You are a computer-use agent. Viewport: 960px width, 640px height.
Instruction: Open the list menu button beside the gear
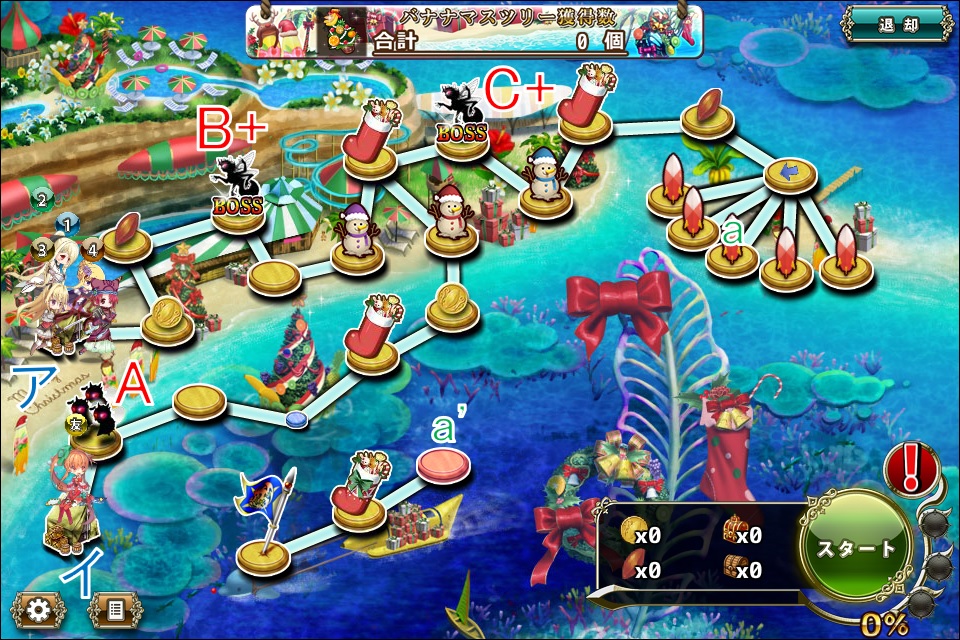tap(113, 608)
